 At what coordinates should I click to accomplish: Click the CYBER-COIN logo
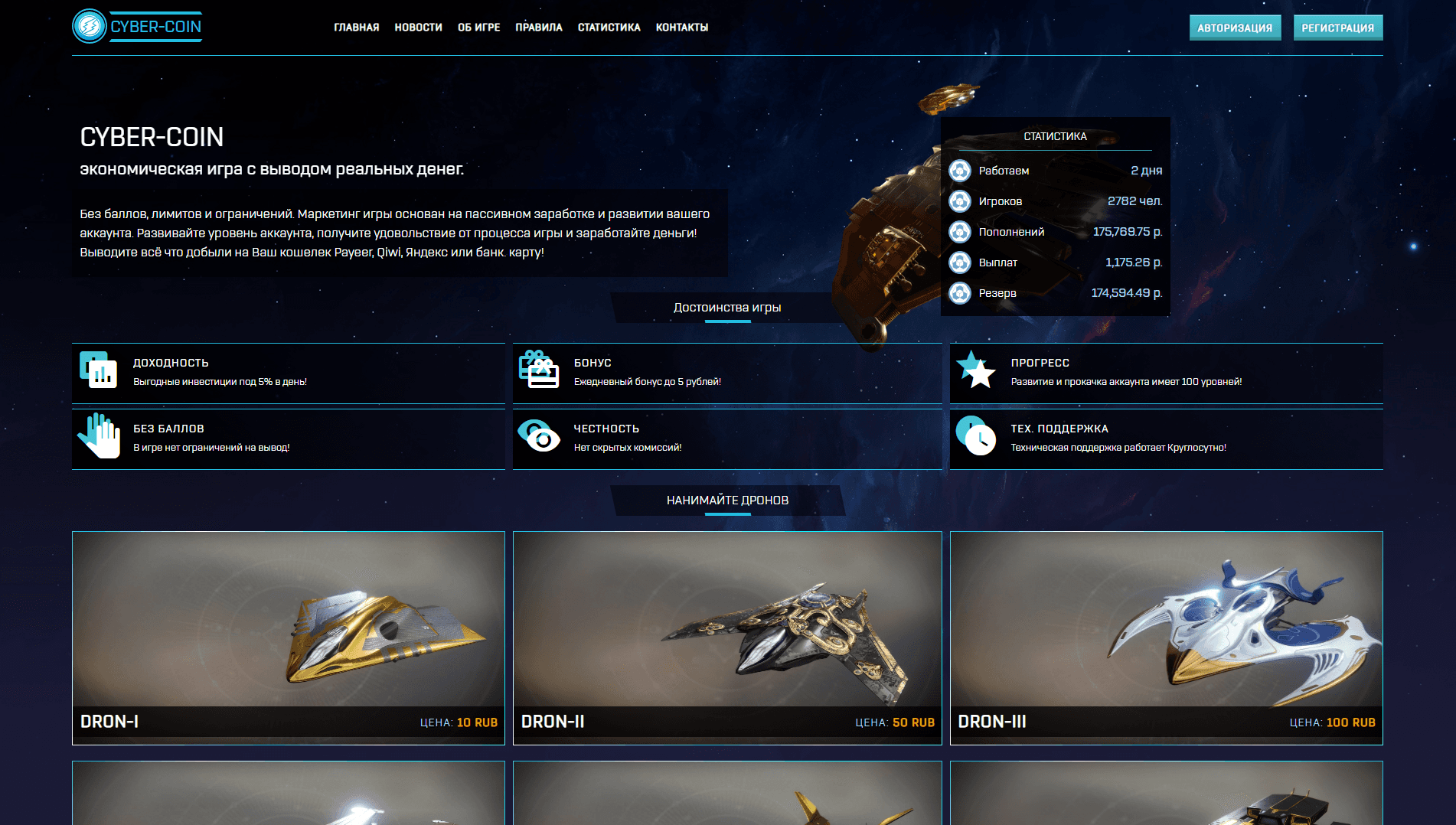click(x=138, y=27)
